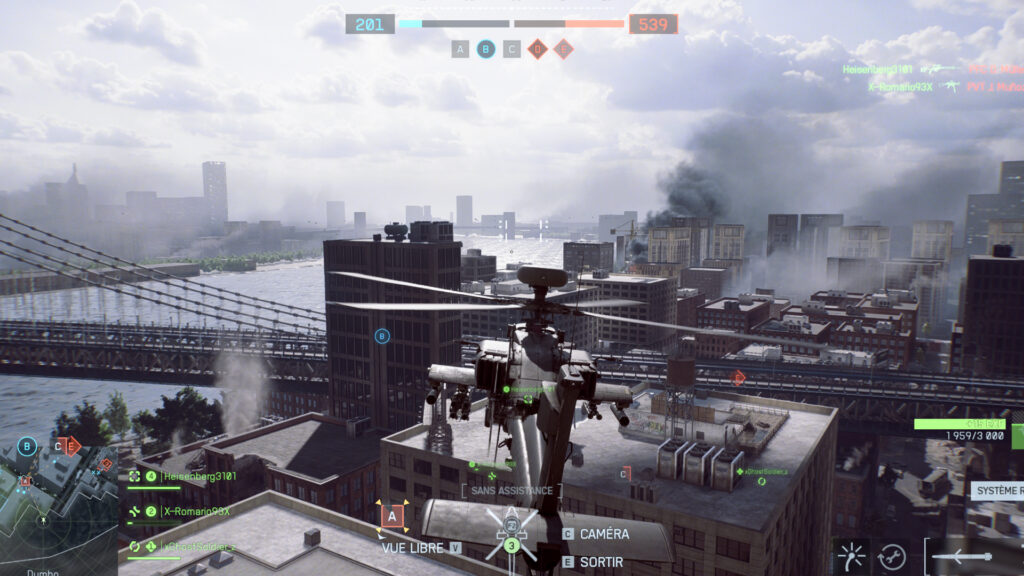Click the Heisenberg3101 kill feed entry
This screenshot has width=1024, height=576.
(x=878, y=69)
